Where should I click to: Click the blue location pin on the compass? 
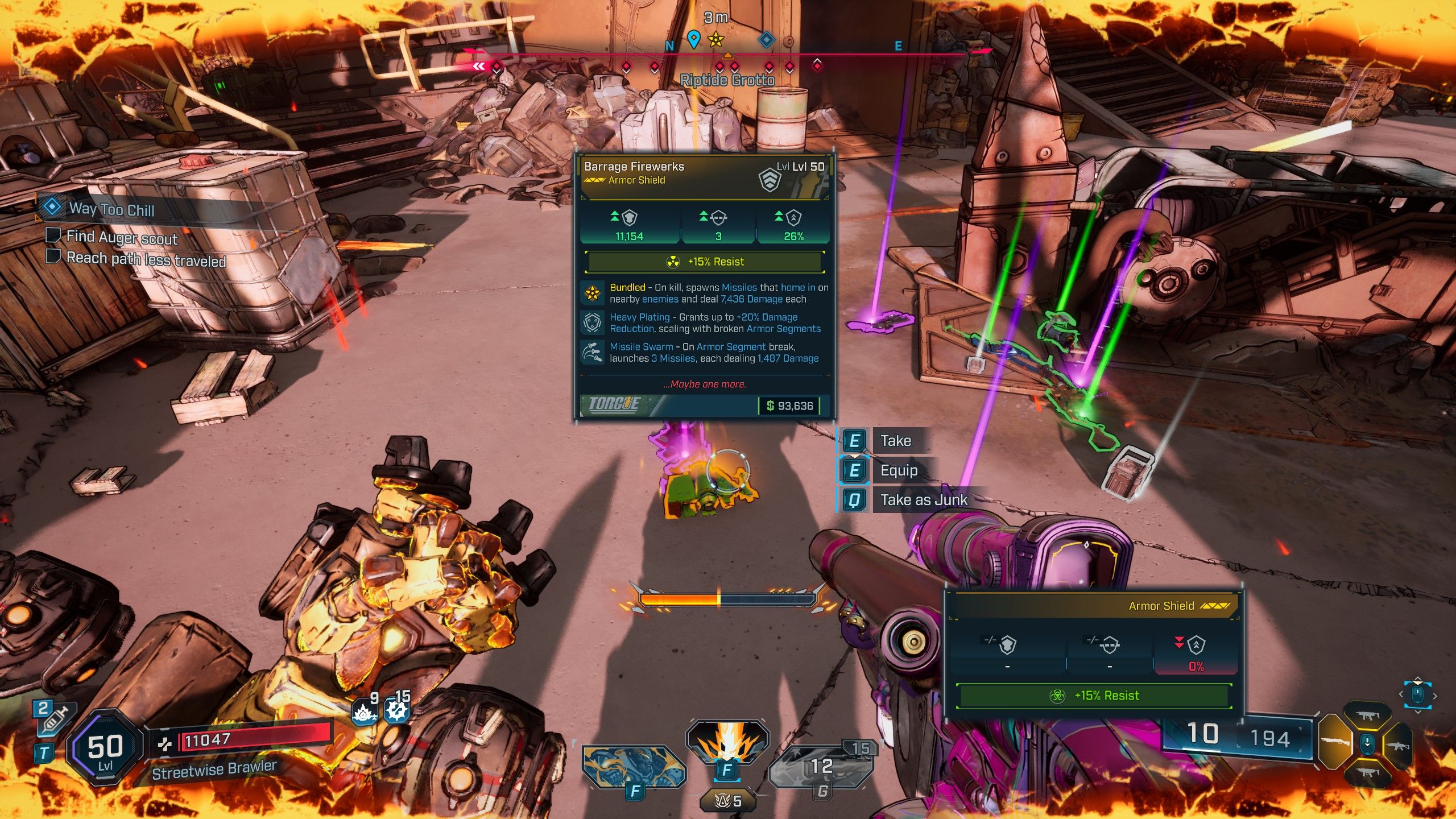[693, 39]
